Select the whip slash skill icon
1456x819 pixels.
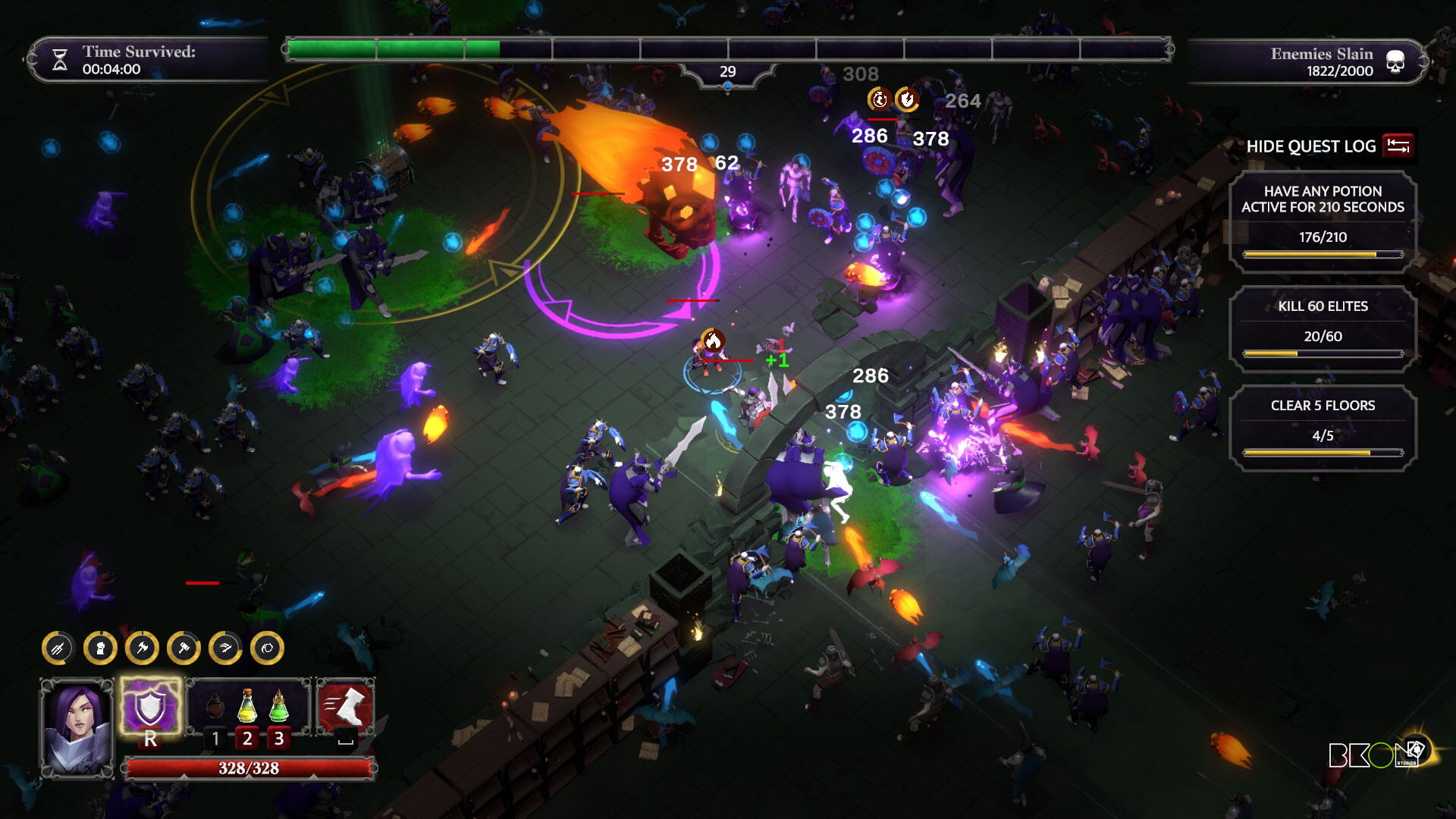225,648
